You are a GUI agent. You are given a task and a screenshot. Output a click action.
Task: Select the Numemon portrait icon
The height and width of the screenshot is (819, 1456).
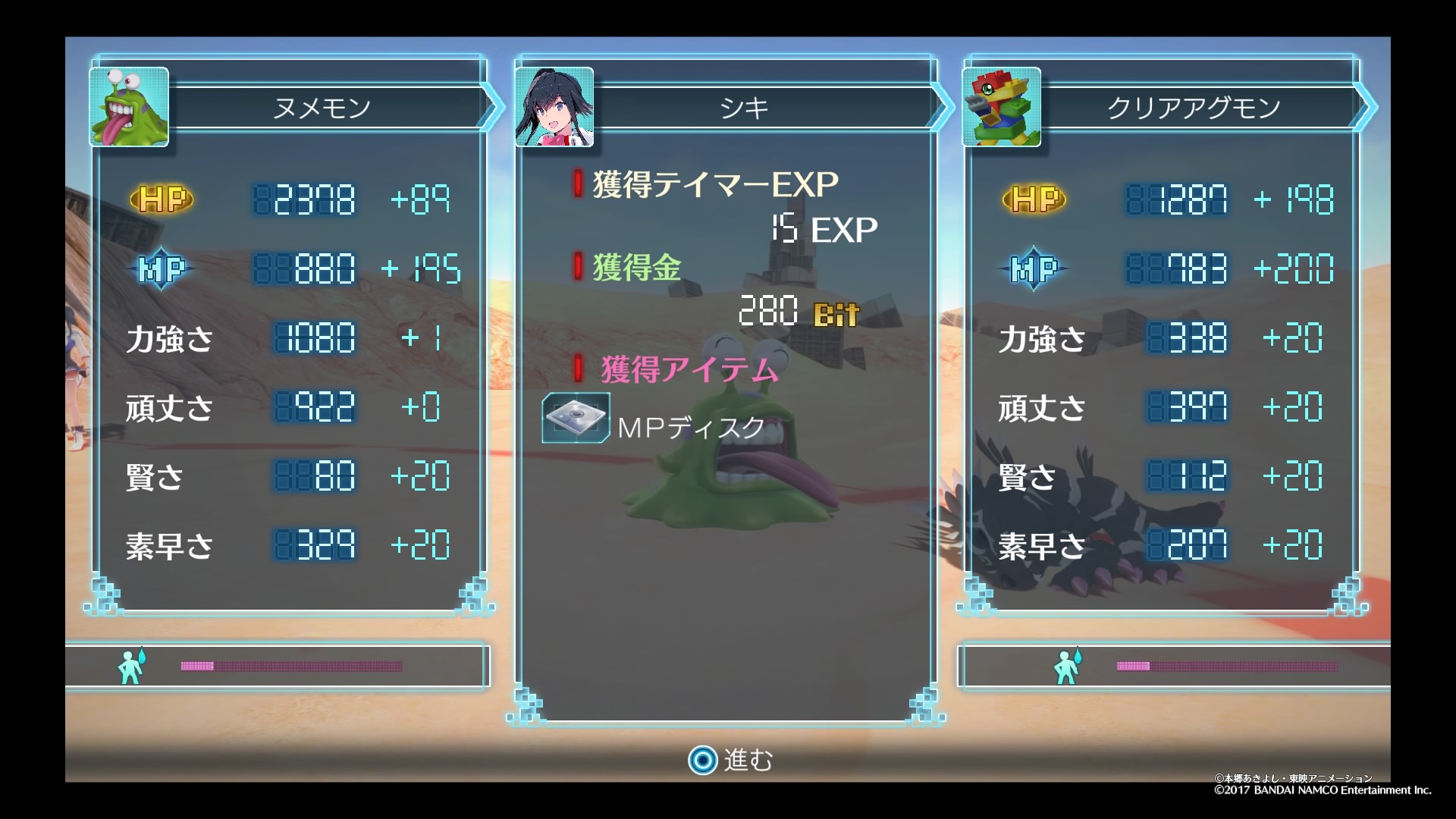point(129,107)
